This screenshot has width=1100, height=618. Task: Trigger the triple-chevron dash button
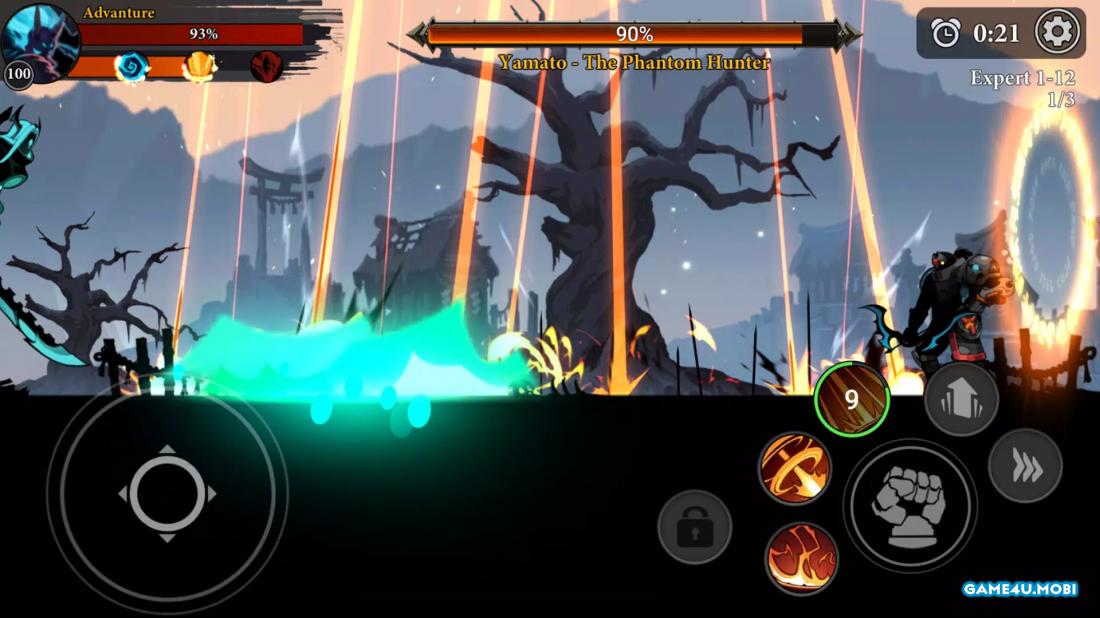pos(1025,466)
